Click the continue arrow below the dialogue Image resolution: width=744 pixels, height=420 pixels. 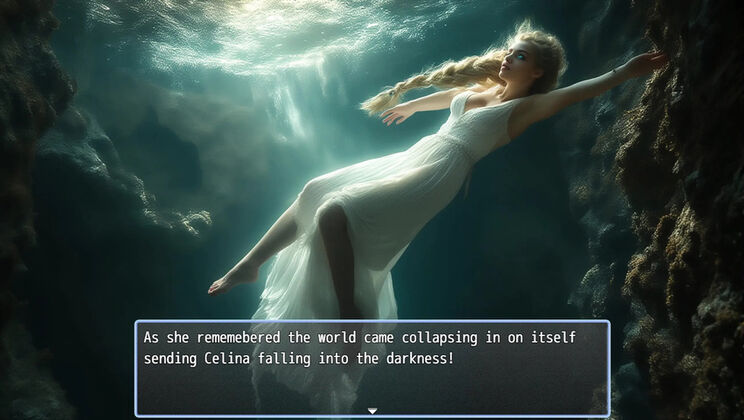click(372, 410)
